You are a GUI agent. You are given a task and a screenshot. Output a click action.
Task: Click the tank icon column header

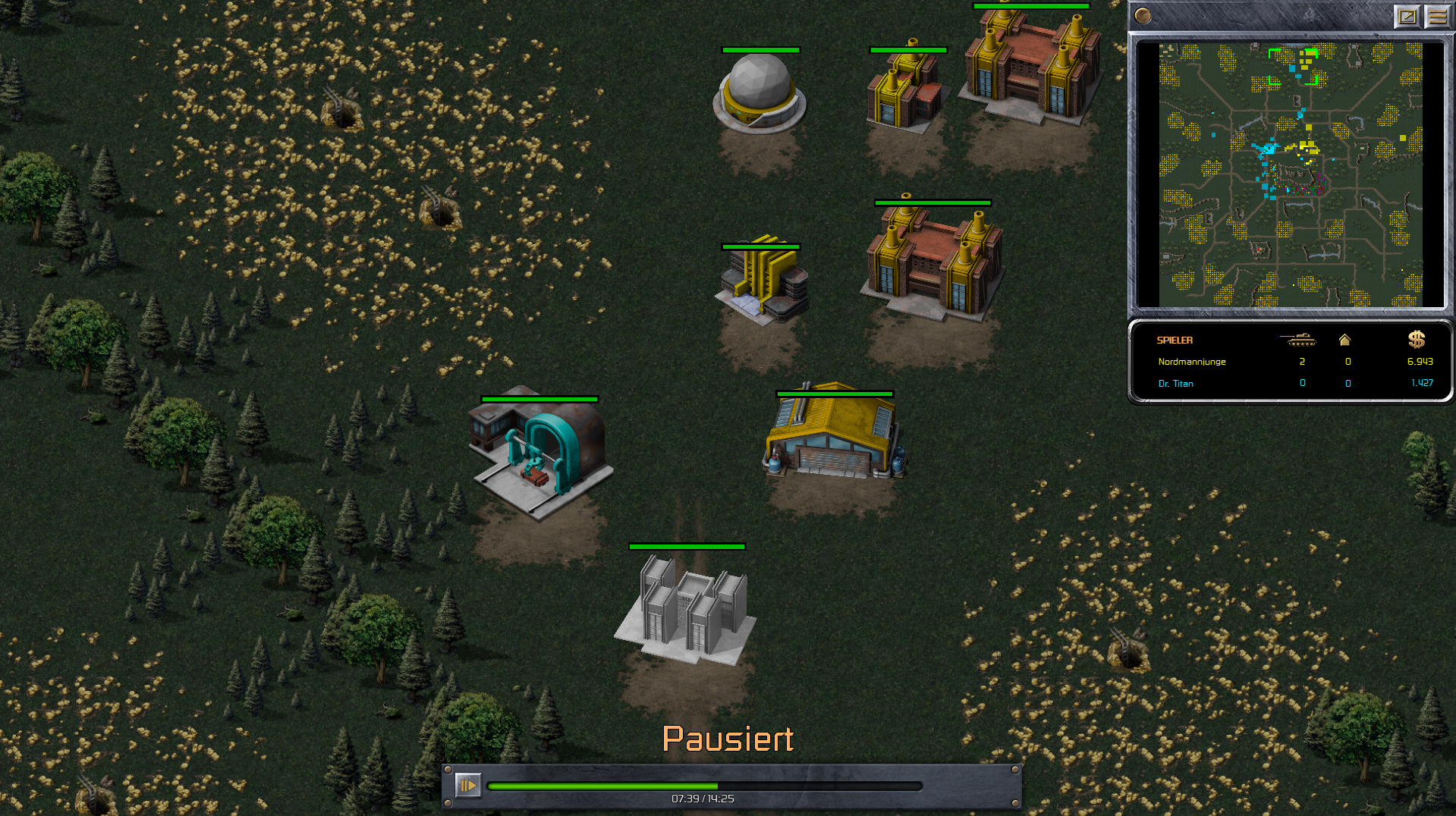tap(1298, 340)
